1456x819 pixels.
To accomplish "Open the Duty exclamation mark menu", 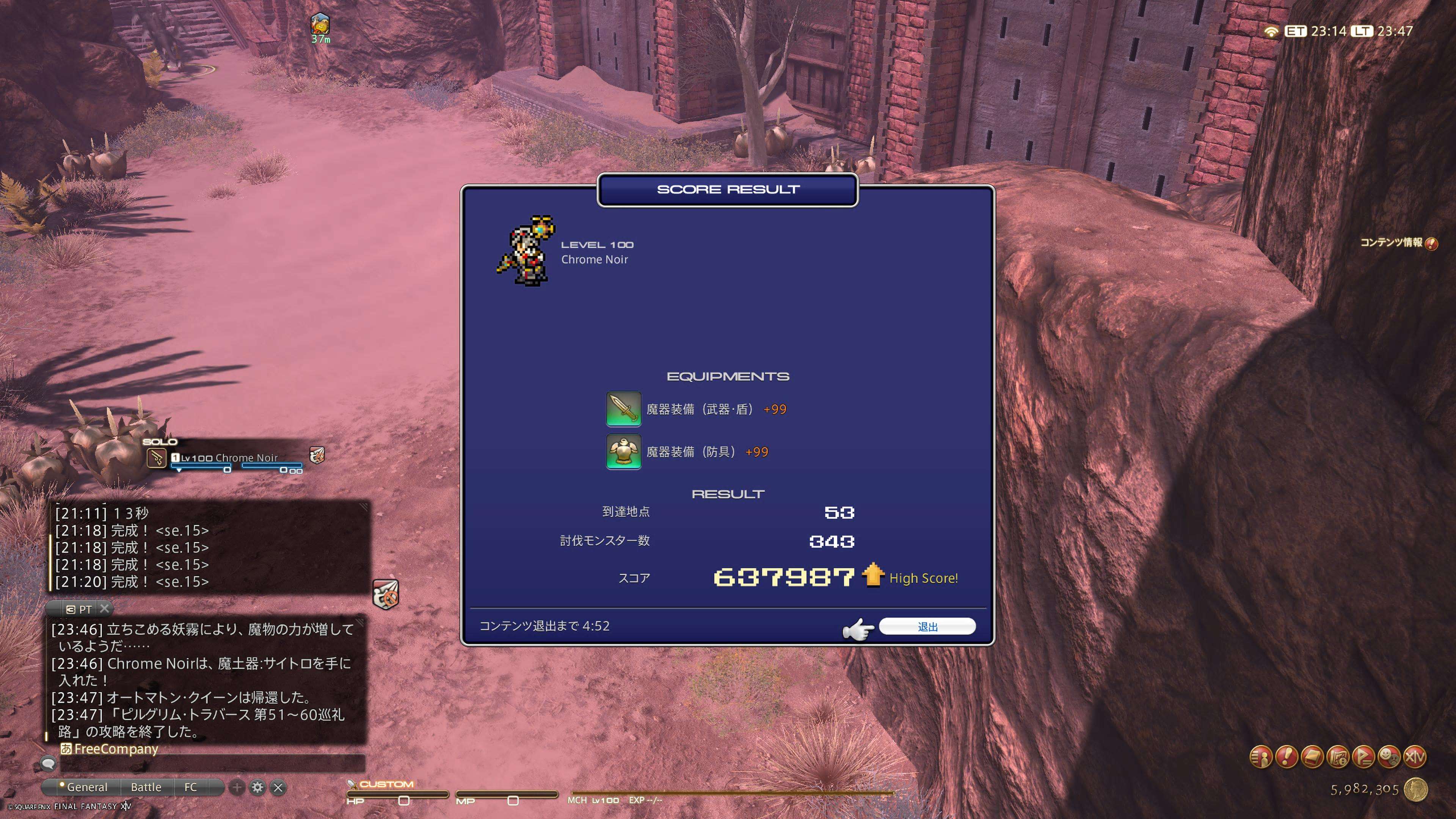I will coord(1287,757).
